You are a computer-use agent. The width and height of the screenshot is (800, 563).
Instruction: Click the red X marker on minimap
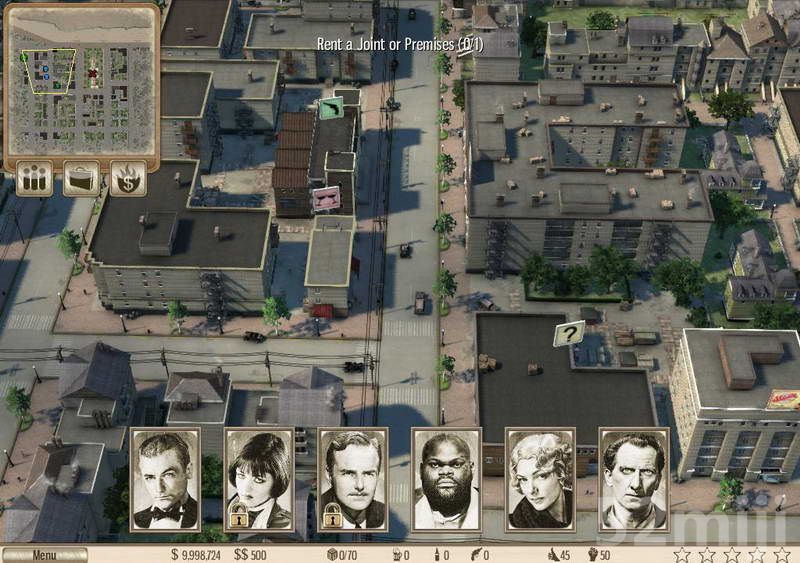pyautogui.click(x=93, y=73)
